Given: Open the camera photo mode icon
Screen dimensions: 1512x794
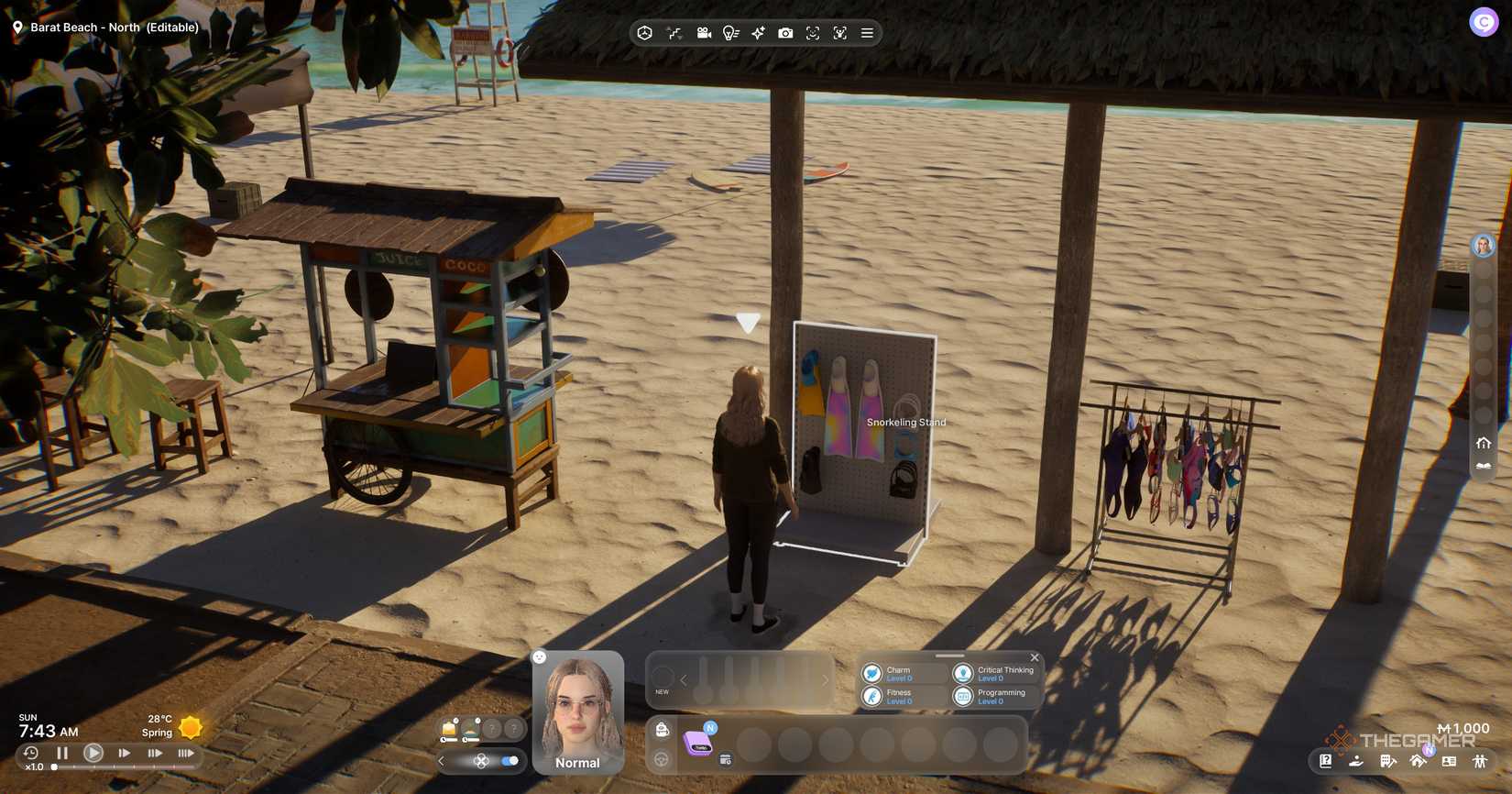Looking at the screenshot, I should (785, 33).
